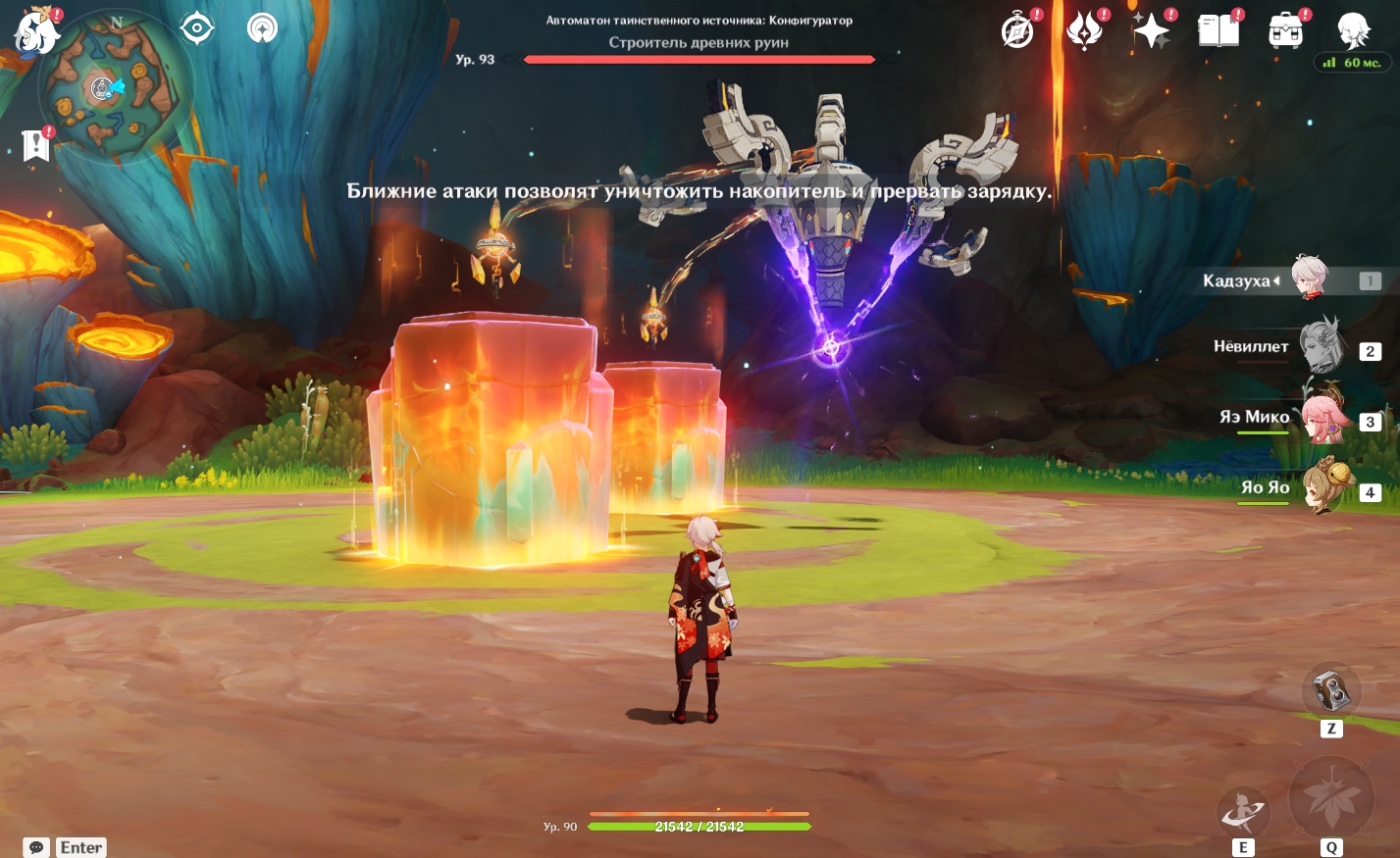
Task: Select Кадзуха in the party list
Action: (1309, 279)
